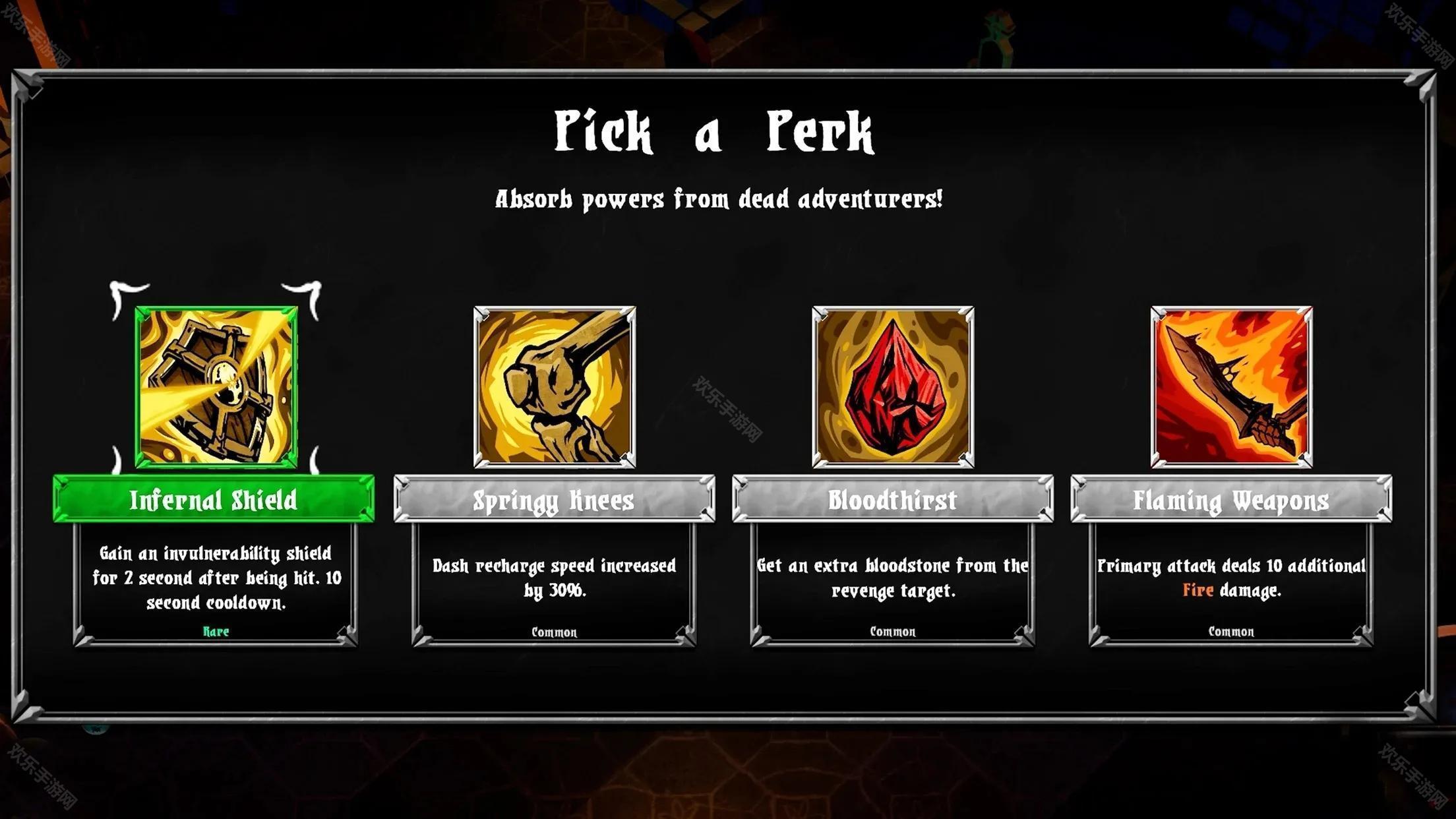Click the Springy Knees name banner
This screenshot has width=1456, height=819.
pyautogui.click(x=554, y=499)
